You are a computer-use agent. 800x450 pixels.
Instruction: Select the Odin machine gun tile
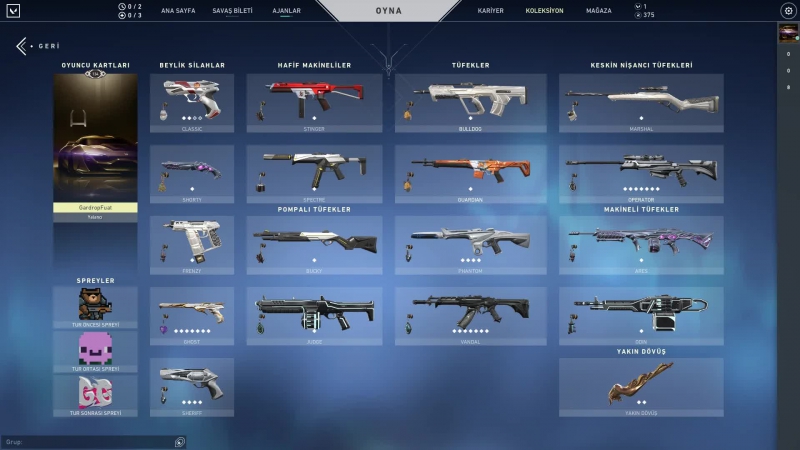pyautogui.click(x=641, y=316)
